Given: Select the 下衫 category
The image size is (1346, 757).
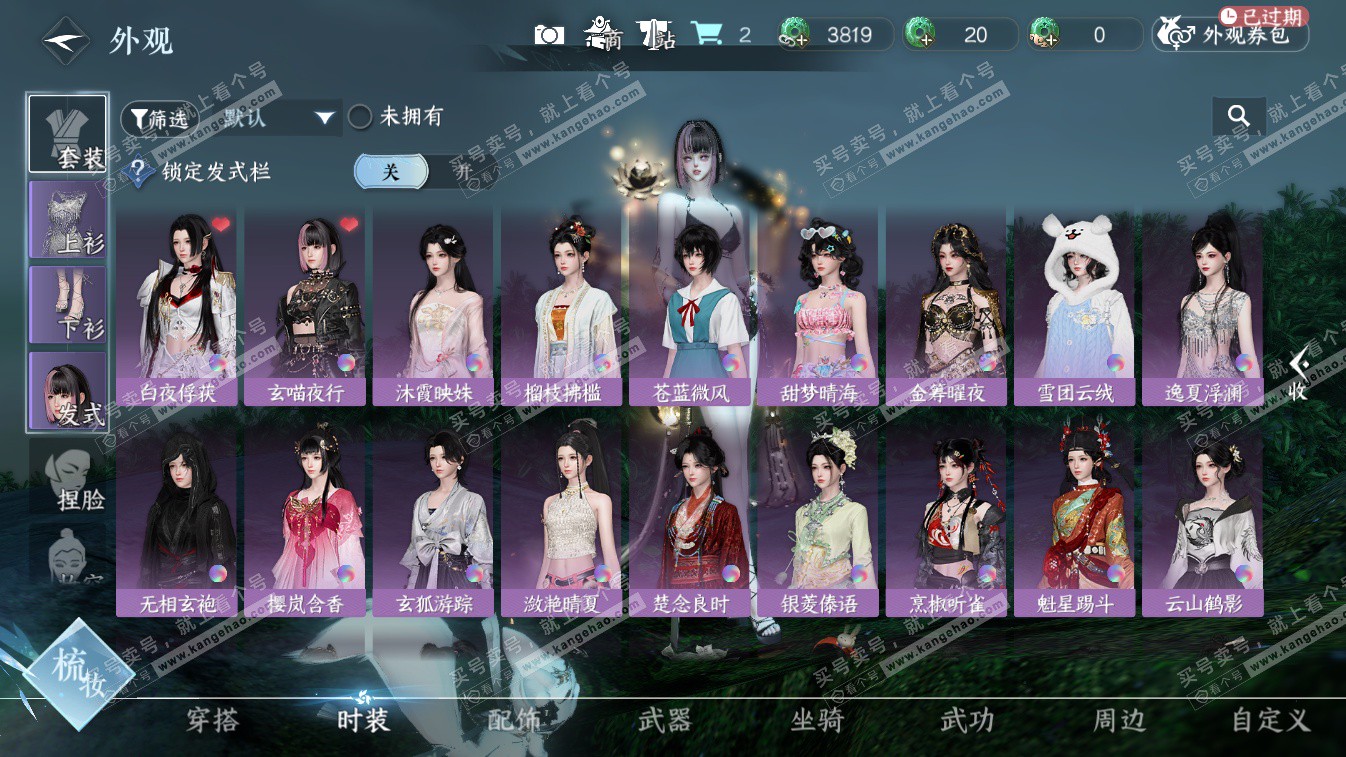Looking at the screenshot, I should (x=68, y=304).
